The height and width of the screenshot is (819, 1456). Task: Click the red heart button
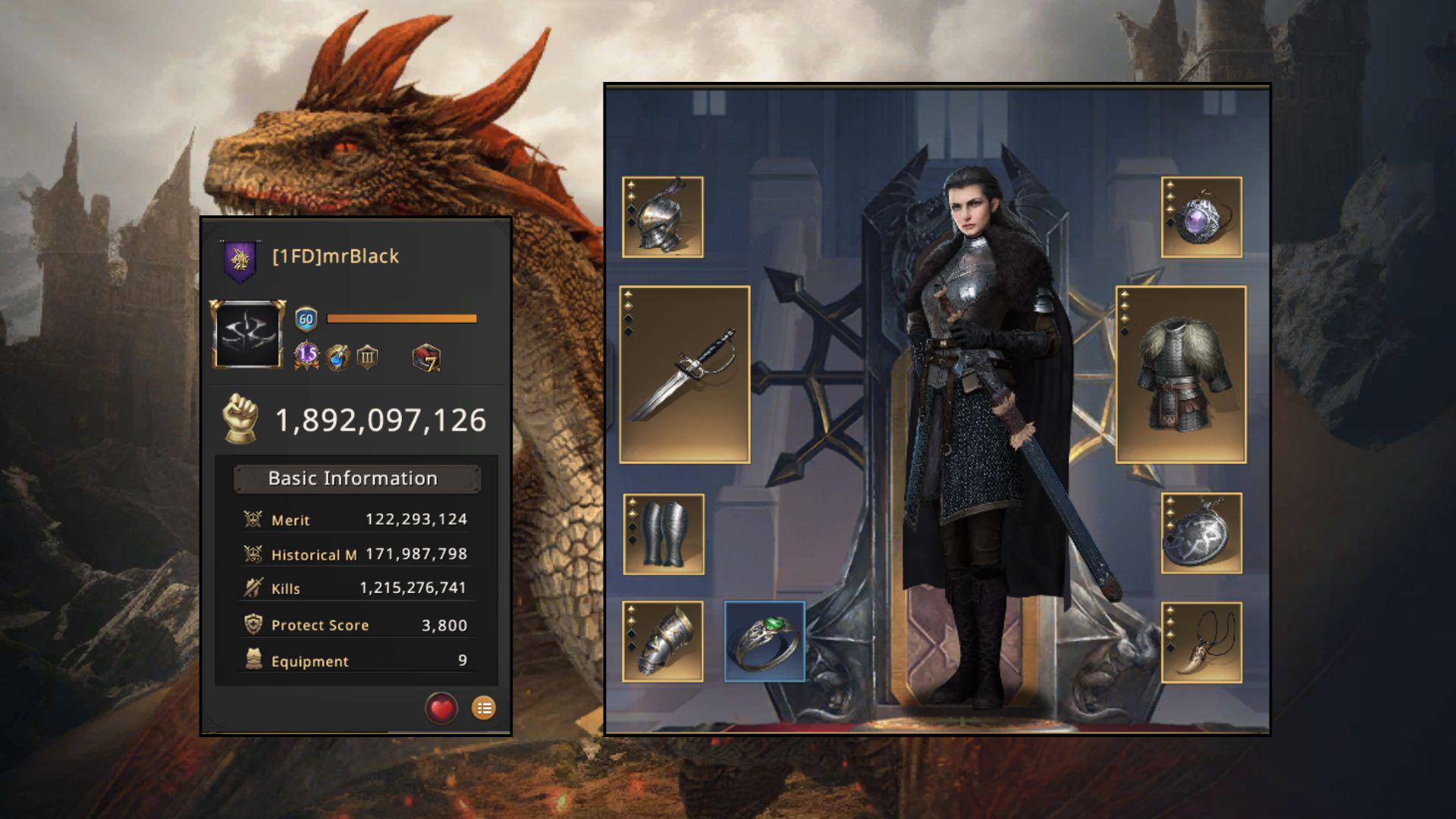tap(441, 709)
